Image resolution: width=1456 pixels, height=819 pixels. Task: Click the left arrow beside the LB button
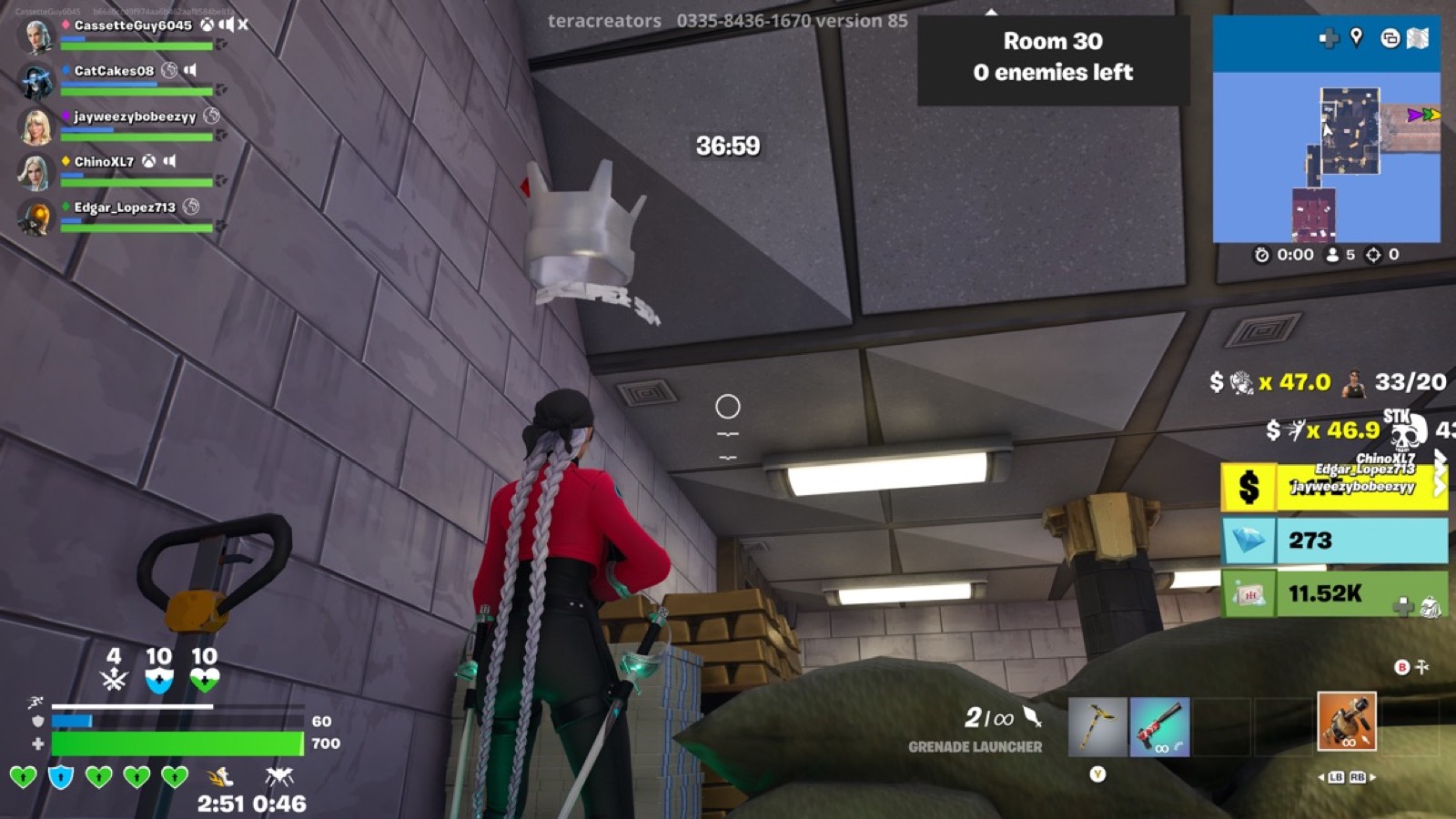[x=1321, y=777]
